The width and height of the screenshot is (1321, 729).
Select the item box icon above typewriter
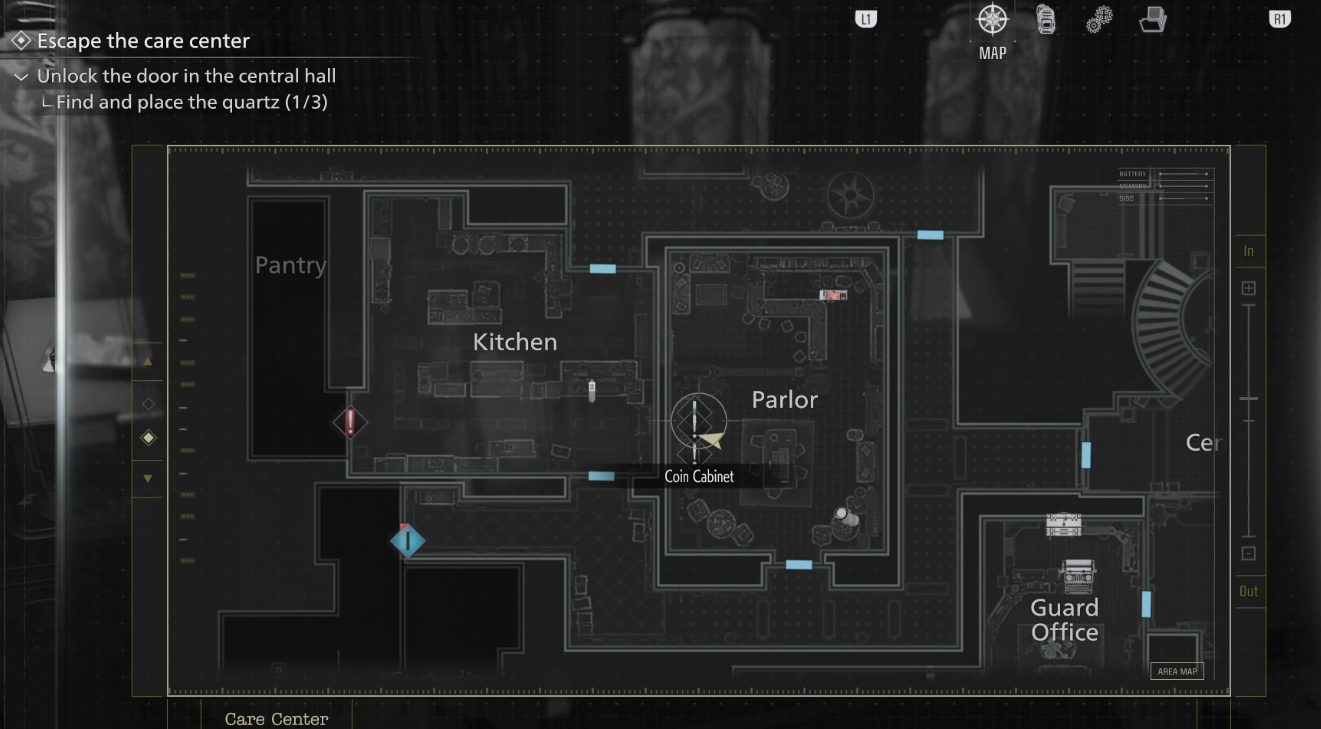click(1063, 524)
